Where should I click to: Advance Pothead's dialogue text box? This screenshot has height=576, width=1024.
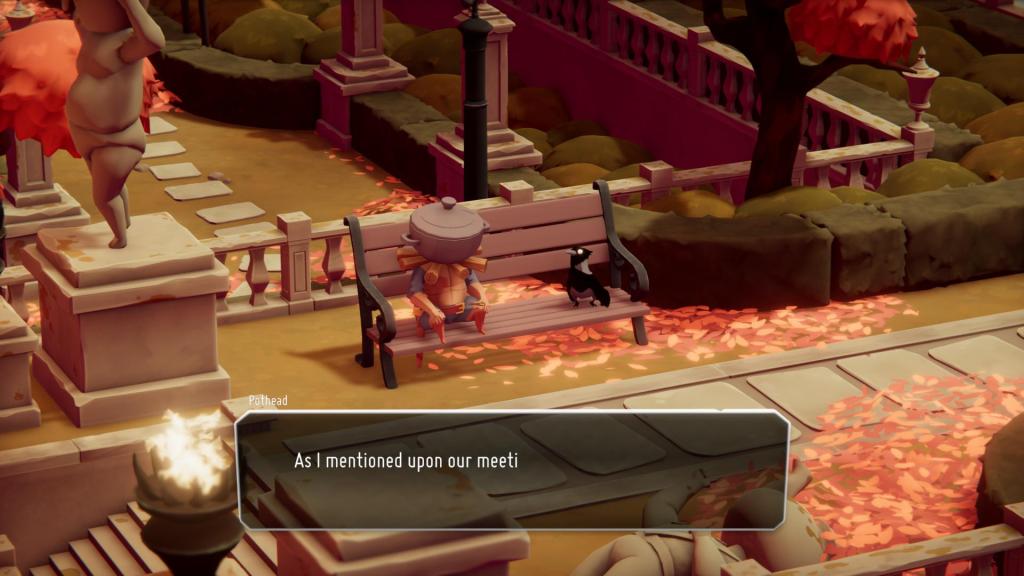click(x=512, y=469)
